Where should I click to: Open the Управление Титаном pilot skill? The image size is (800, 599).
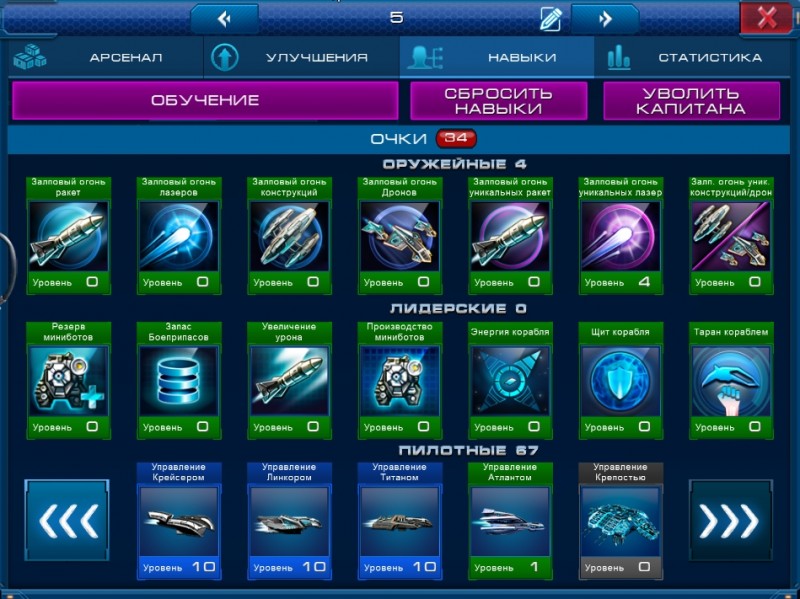point(399,520)
